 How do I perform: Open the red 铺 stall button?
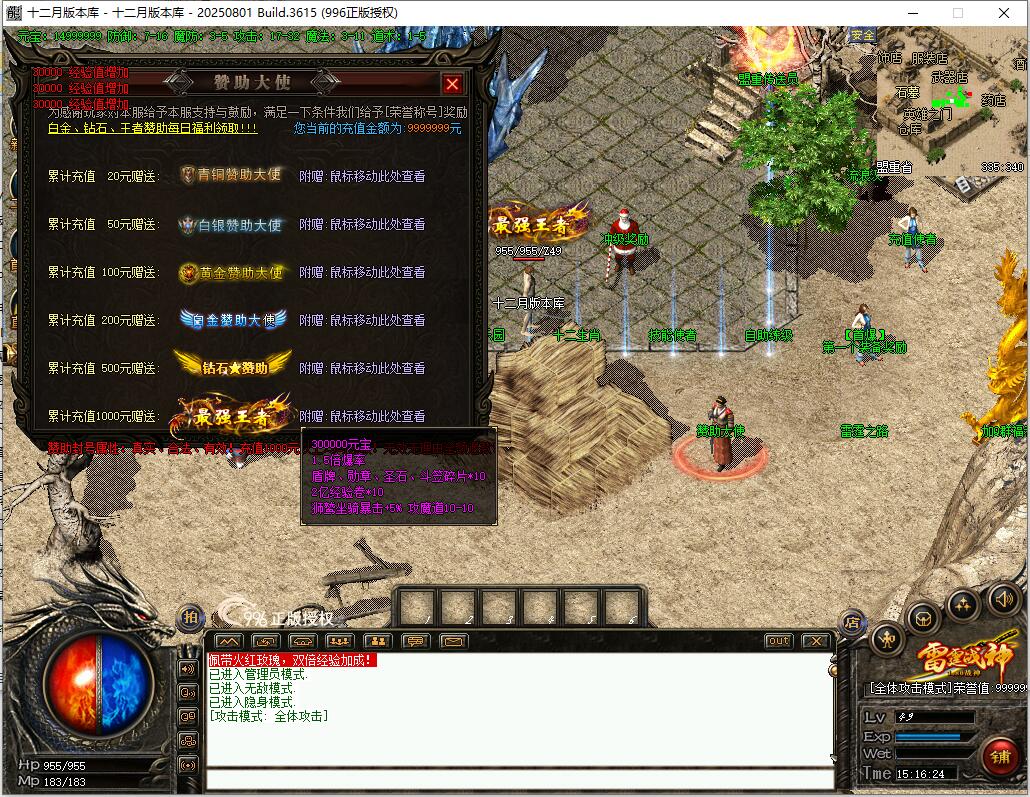point(999,757)
